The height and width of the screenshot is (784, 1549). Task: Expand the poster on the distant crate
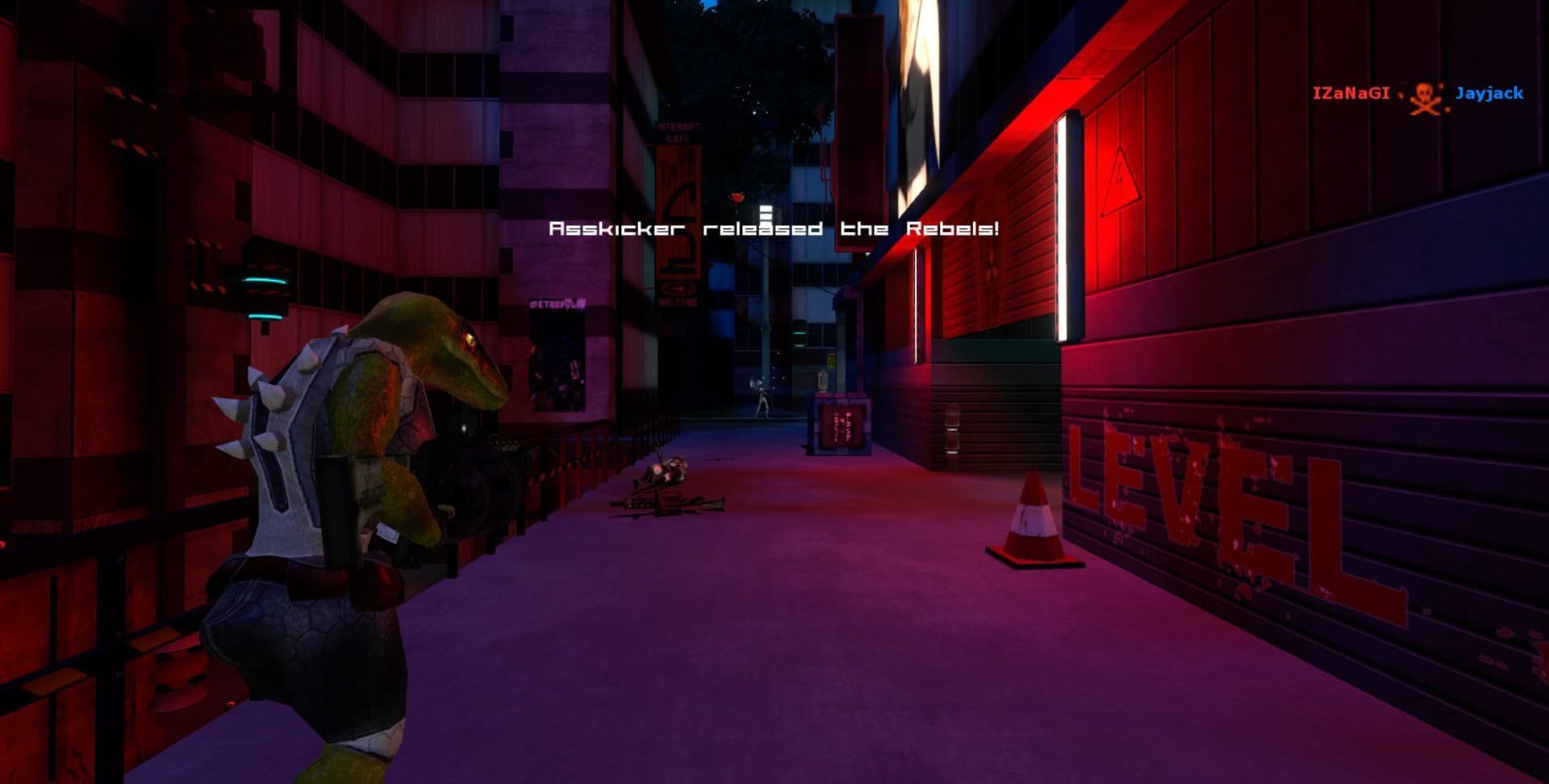coord(841,427)
